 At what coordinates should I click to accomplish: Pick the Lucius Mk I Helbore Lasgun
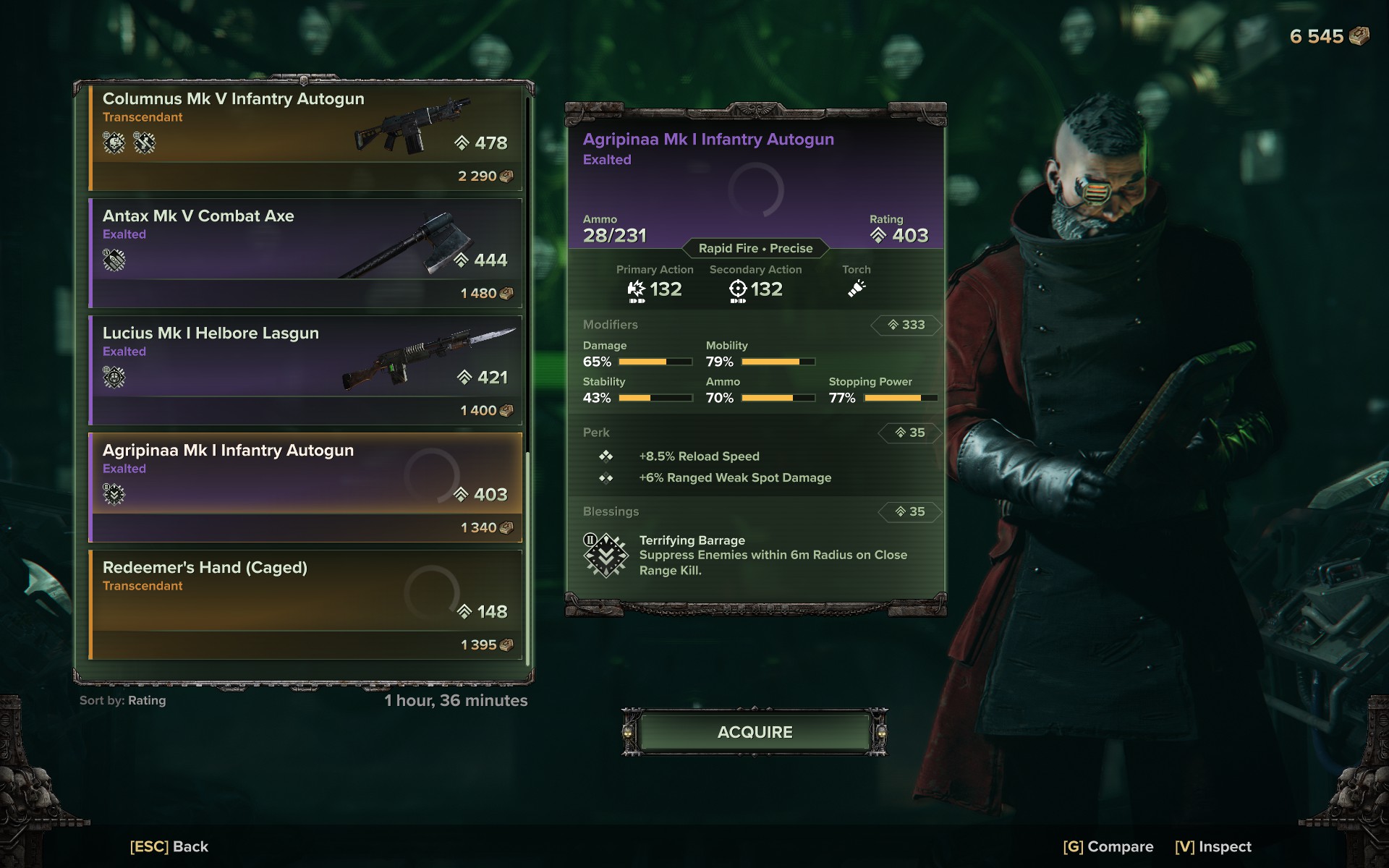pos(305,370)
